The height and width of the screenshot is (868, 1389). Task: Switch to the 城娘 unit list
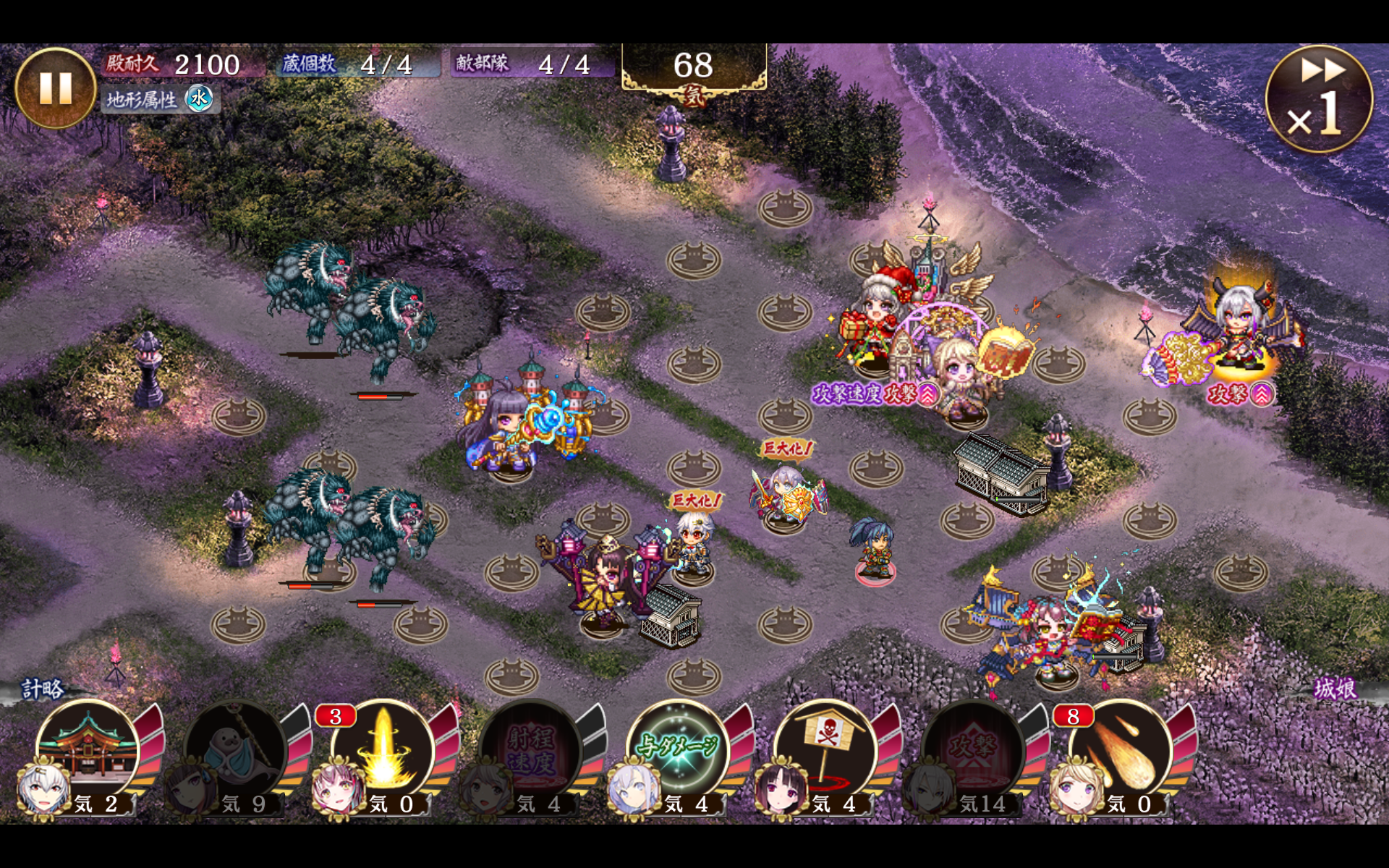[x=1335, y=689]
